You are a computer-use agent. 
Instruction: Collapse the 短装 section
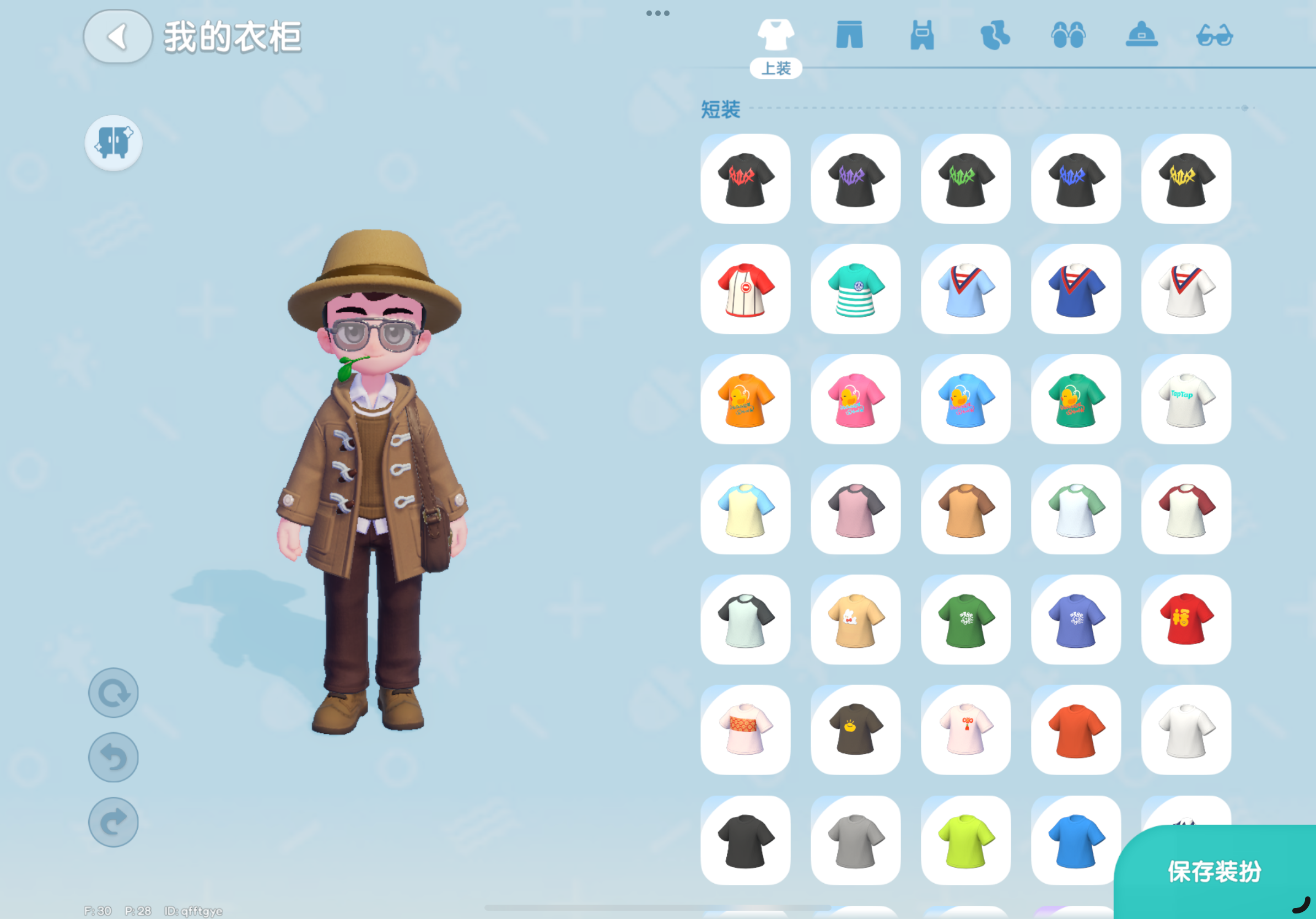click(719, 107)
